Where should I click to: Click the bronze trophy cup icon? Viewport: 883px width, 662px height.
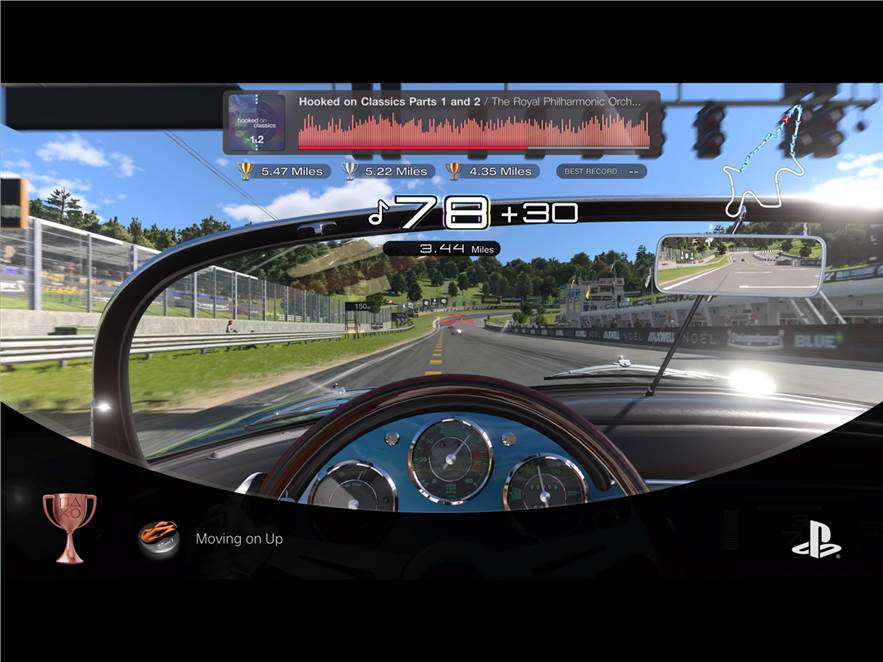tap(70, 526)
